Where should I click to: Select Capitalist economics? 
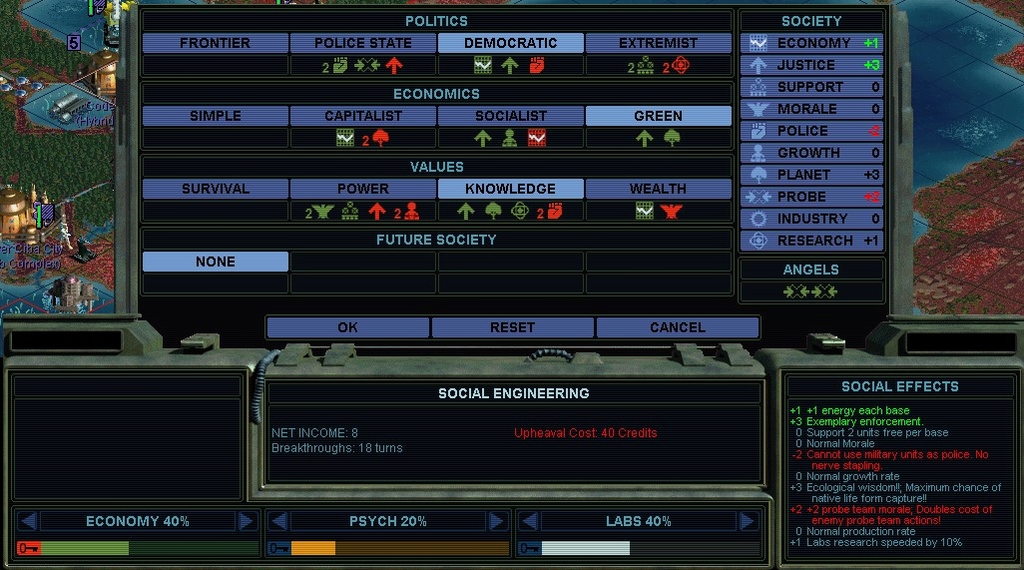click(x=363, y=116)
